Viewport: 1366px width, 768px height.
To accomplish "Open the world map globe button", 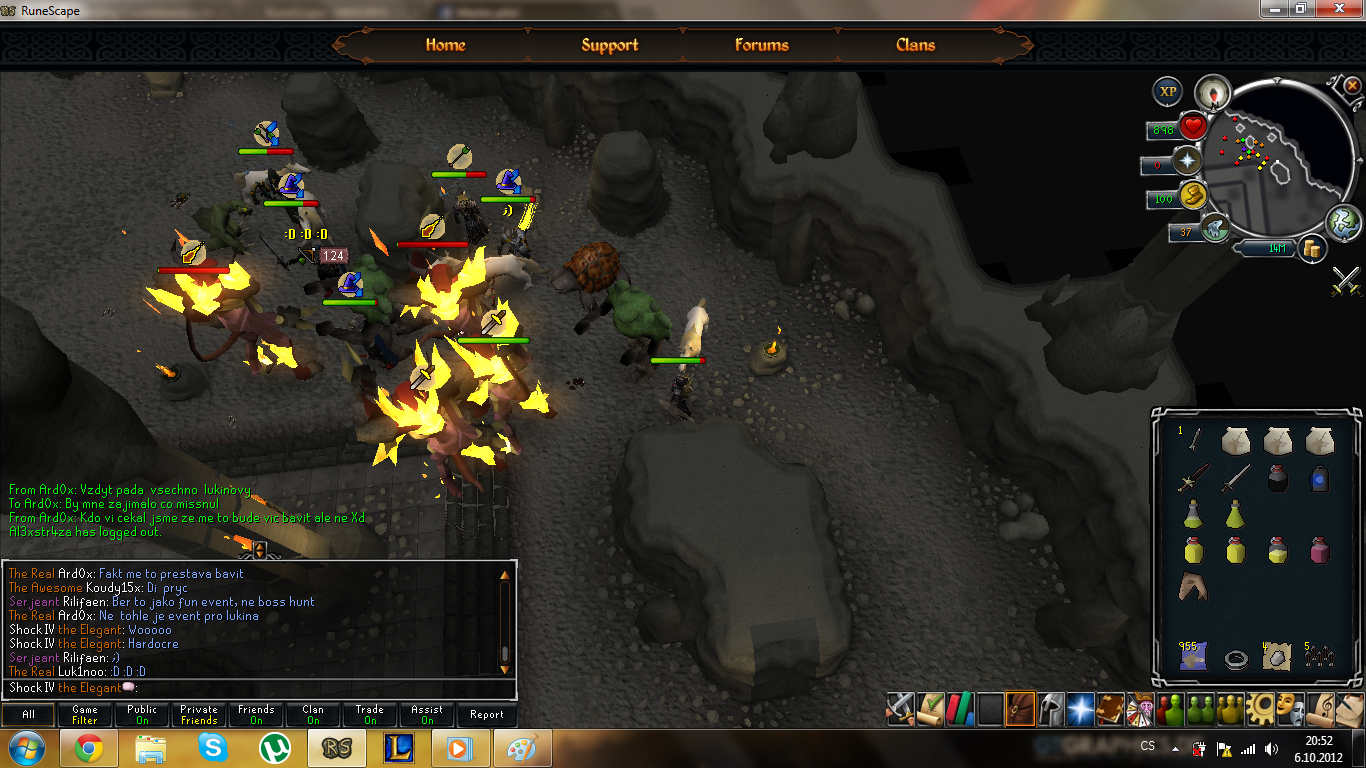I will click(1342, 220).
